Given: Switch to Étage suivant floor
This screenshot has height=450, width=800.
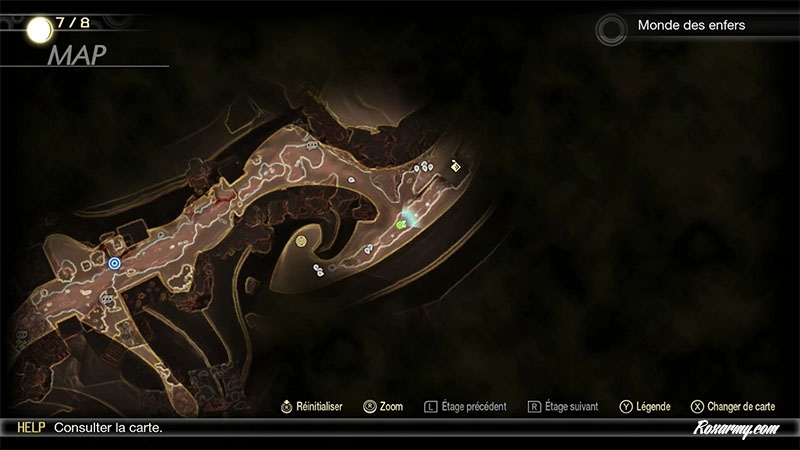Looking at the screenshot, I should [x=563, y=407].
